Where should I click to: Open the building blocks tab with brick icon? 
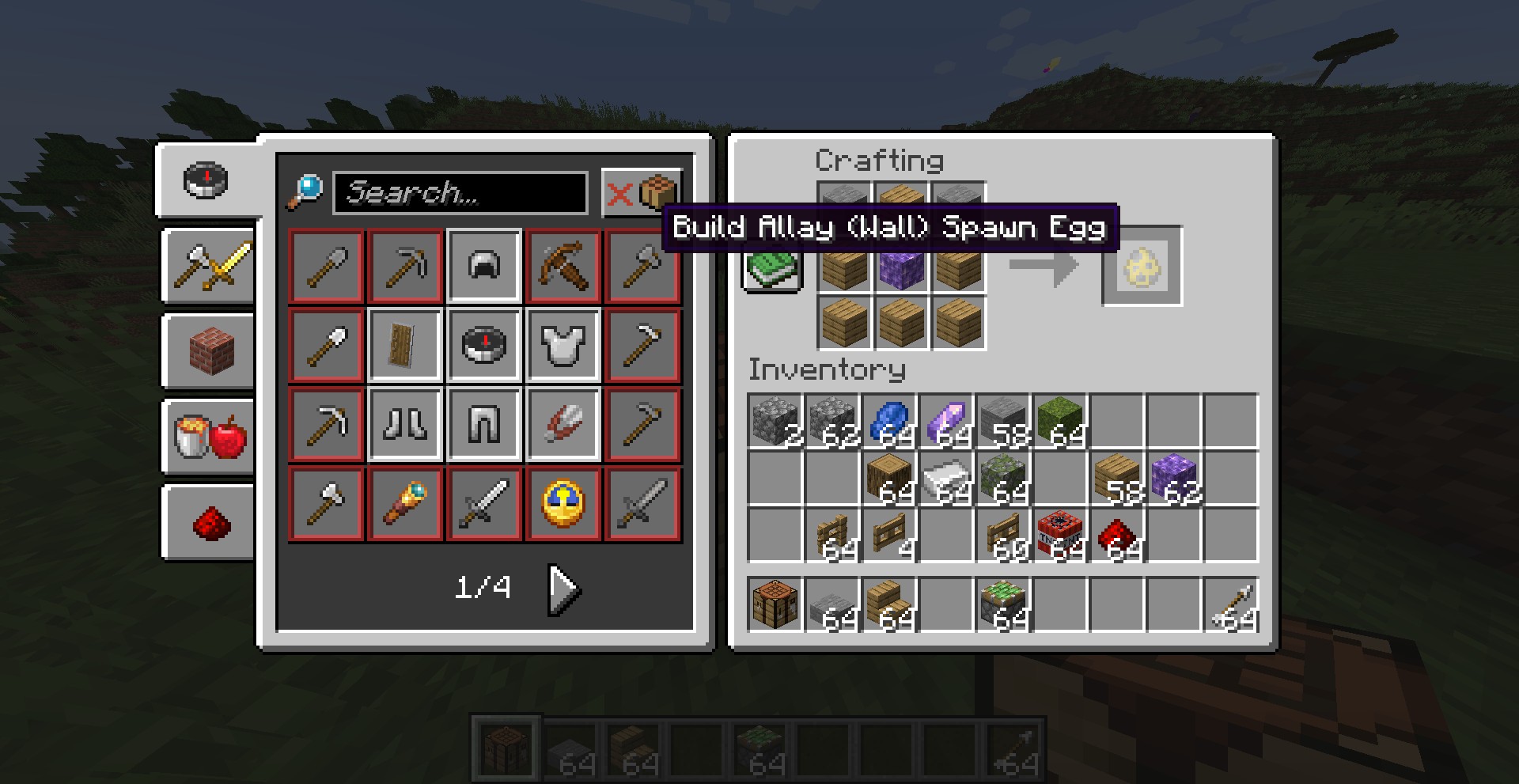coord(210,350)
